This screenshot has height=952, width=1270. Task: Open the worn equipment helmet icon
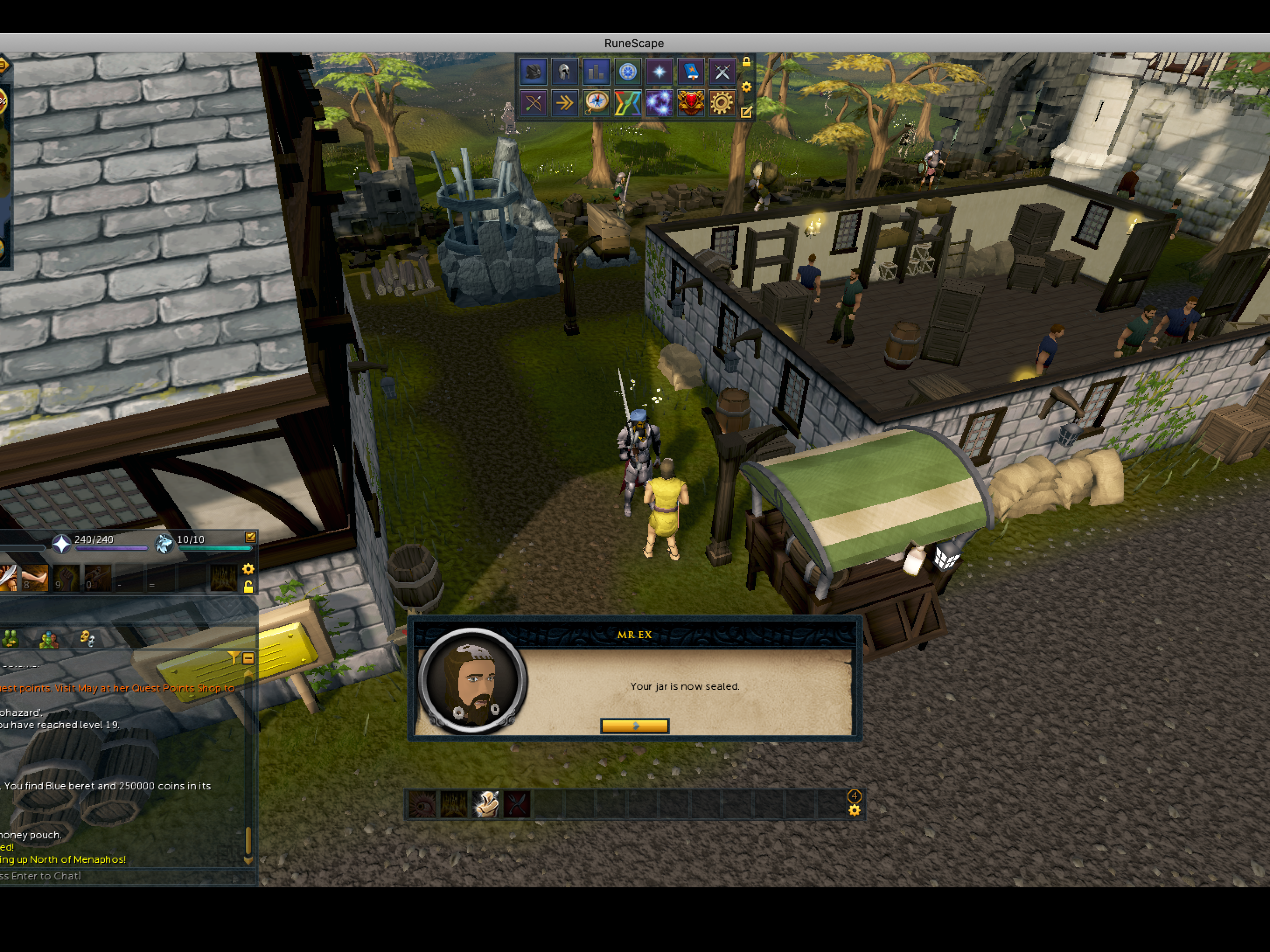(565, 72)
